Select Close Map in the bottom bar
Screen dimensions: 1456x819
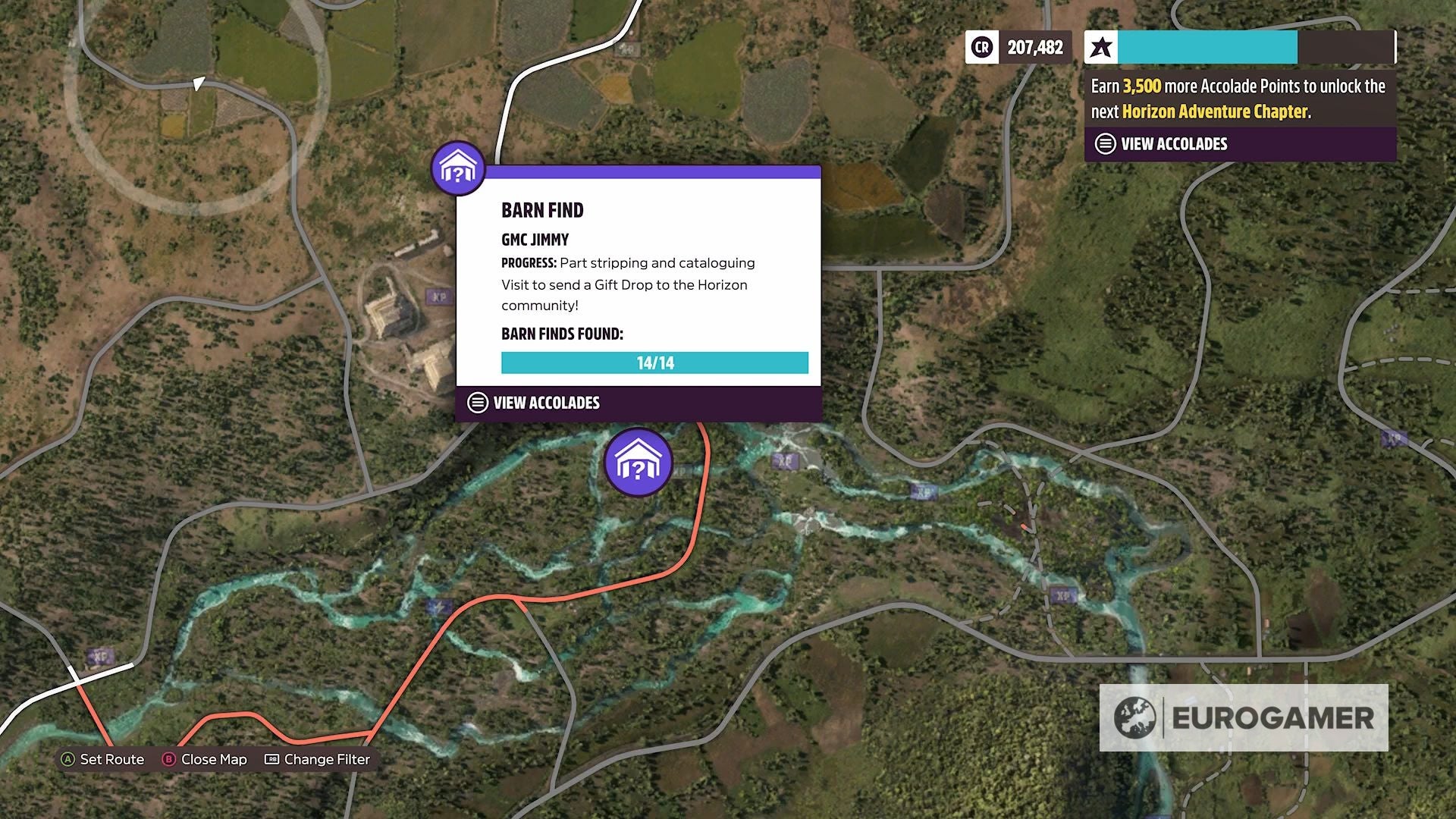click(x=215, y=759)
